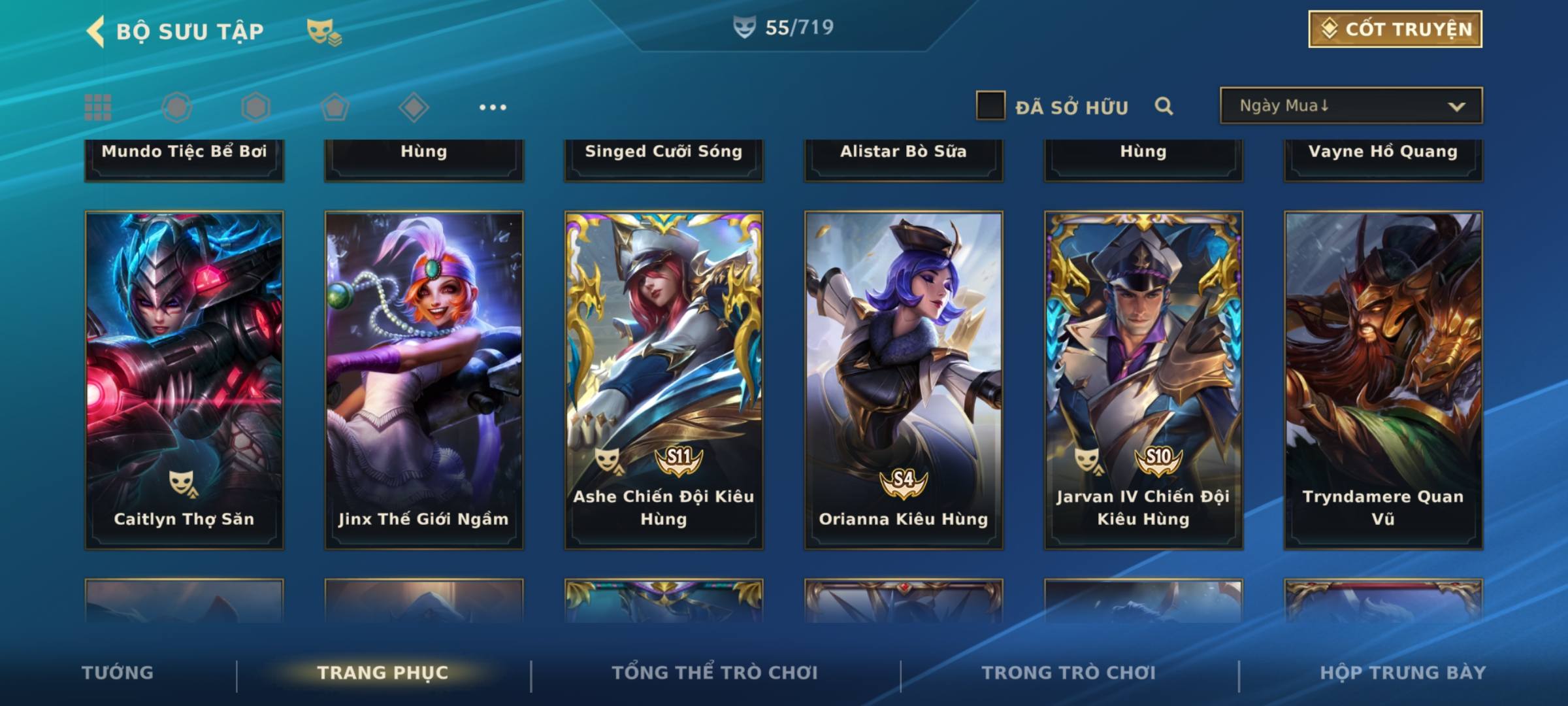Go back from Bộ Sưu Tập
Image resolution: width=1568 pixels, height=706 pixels.
[x=96, y=31]
